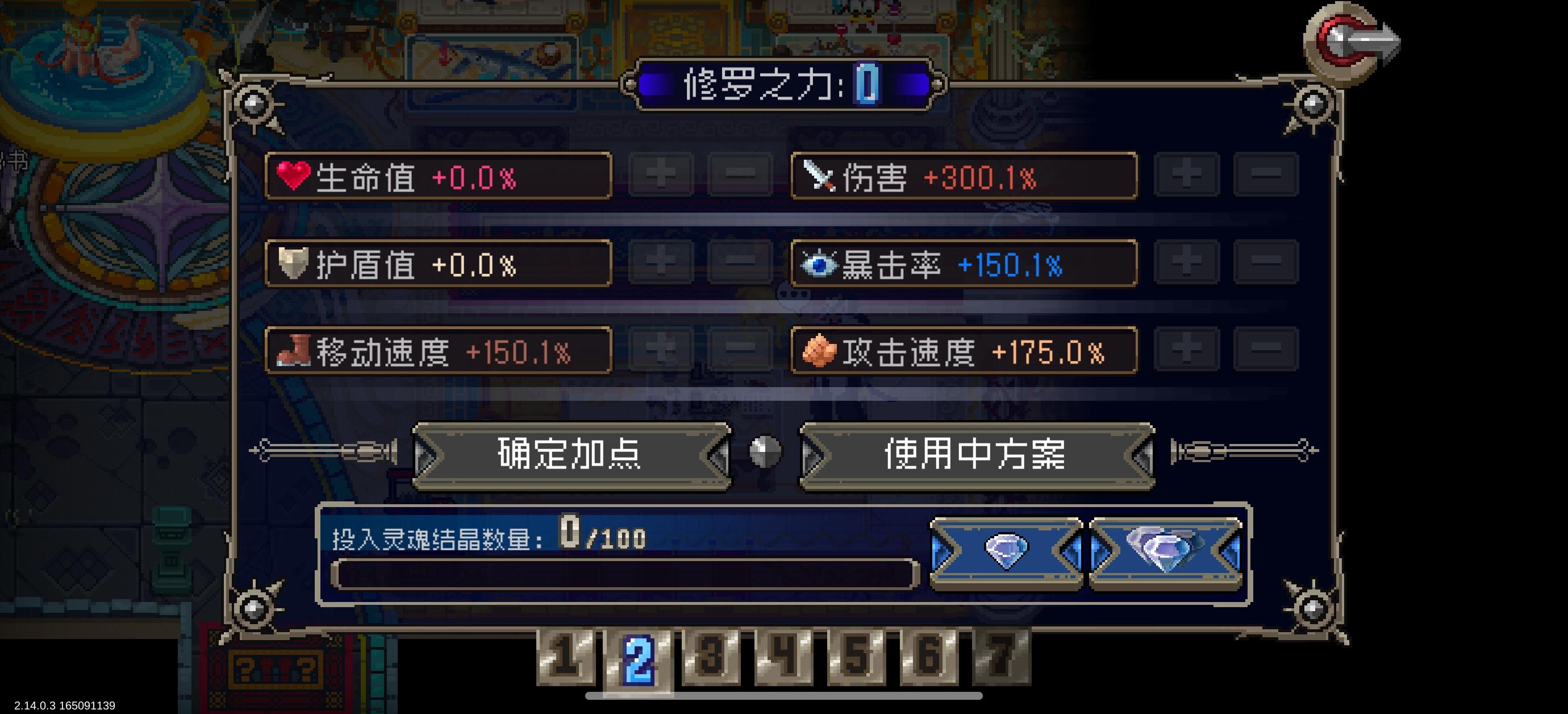The image size is (1568, 714).
Task: Click the eye icon beside 暴击率
Action: click(819, 264)
